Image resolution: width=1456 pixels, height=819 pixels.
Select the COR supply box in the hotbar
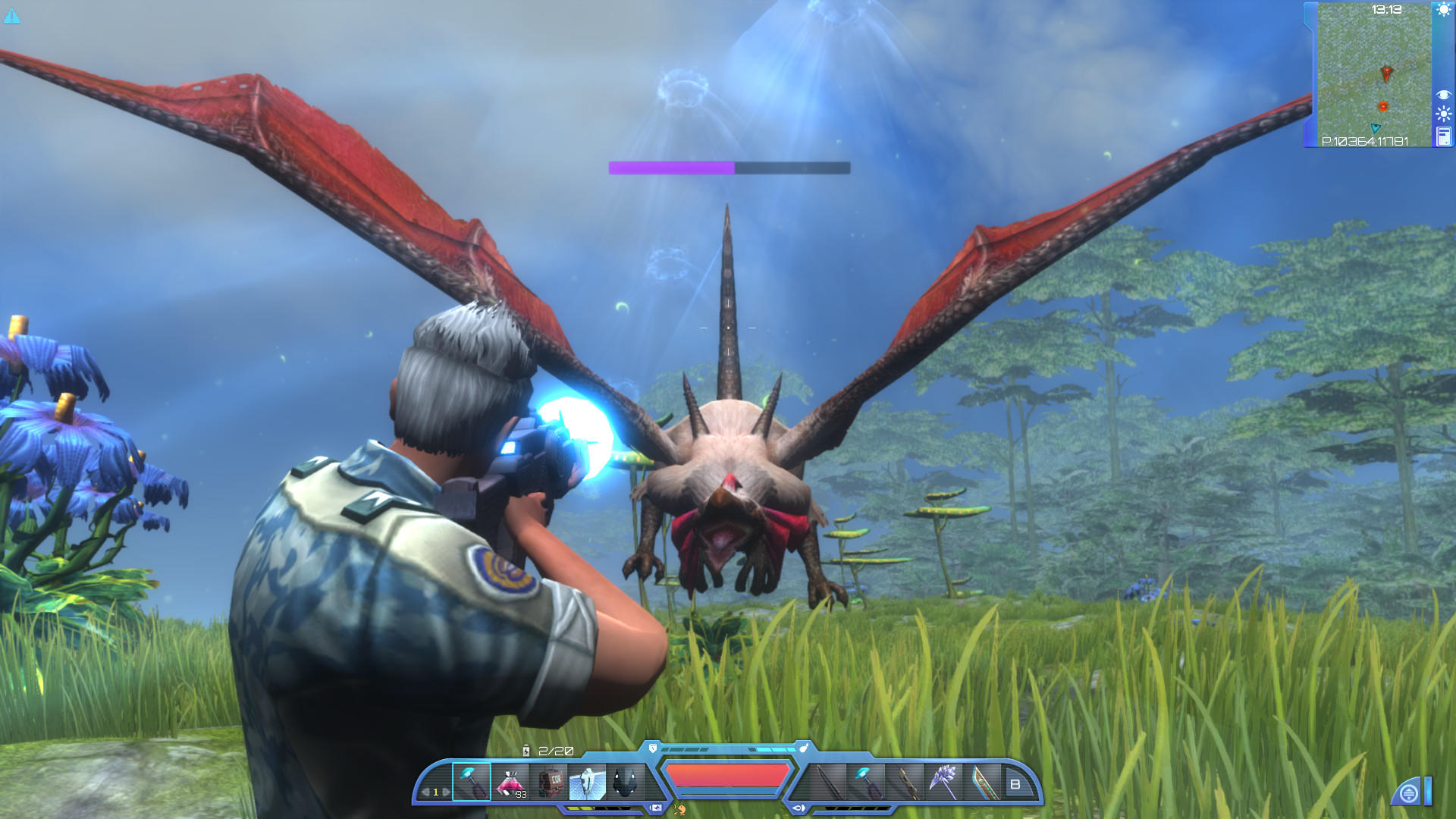coord(548,780)
